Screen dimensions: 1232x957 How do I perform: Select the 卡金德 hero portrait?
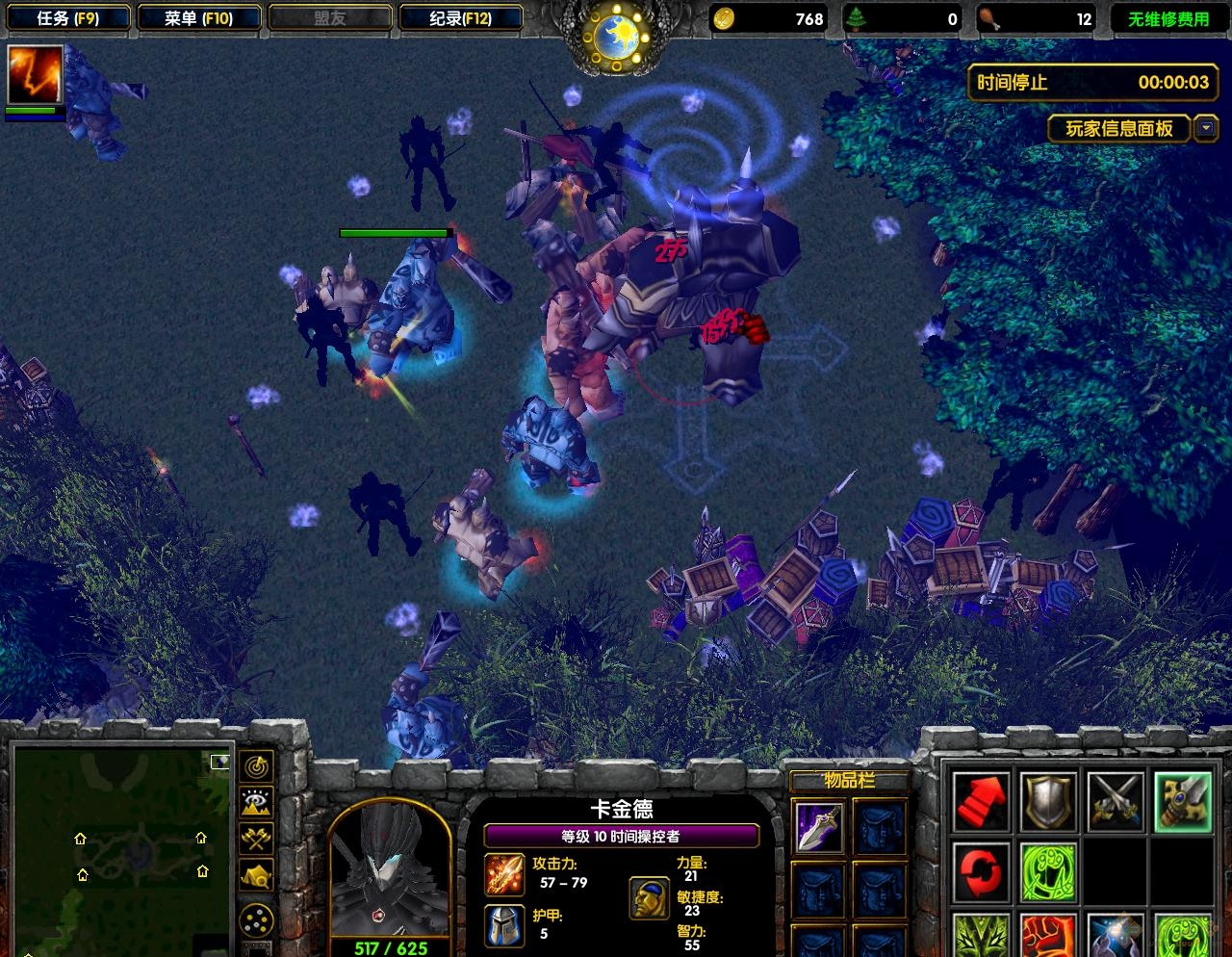point(389,871)
